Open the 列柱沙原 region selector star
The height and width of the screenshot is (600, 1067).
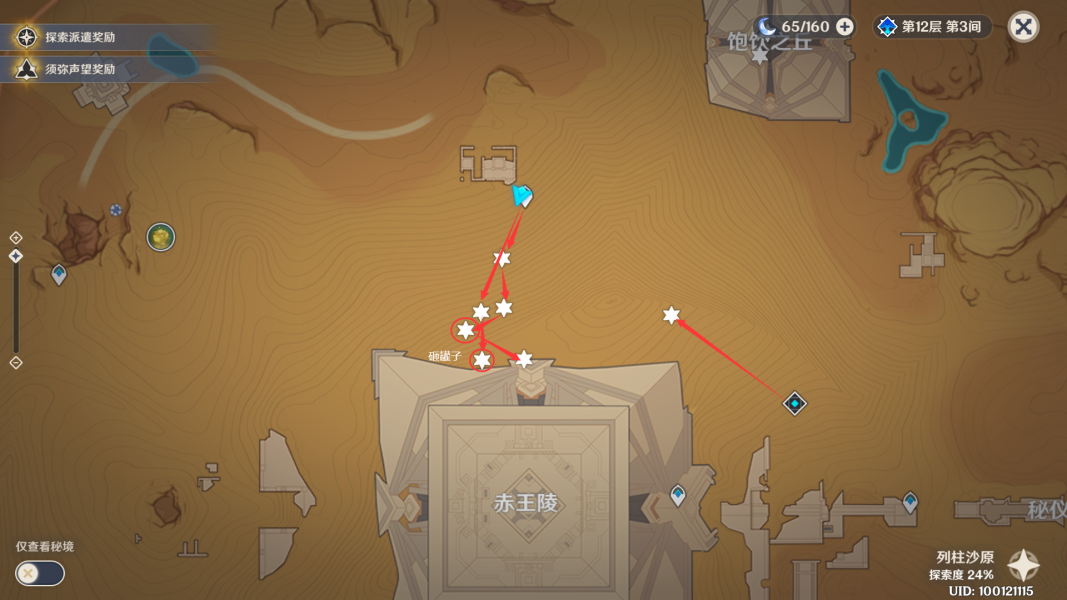click(1023, 566)
